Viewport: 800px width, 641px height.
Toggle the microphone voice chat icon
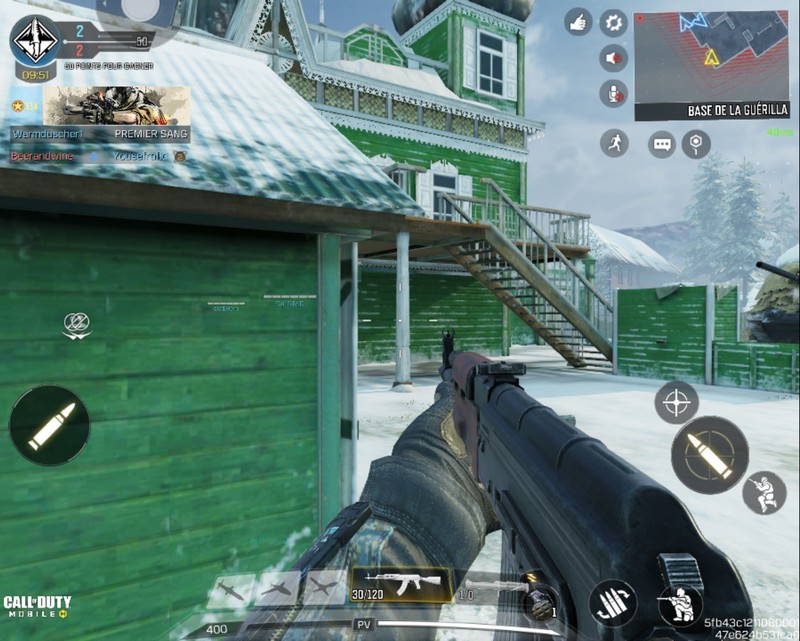613,94
